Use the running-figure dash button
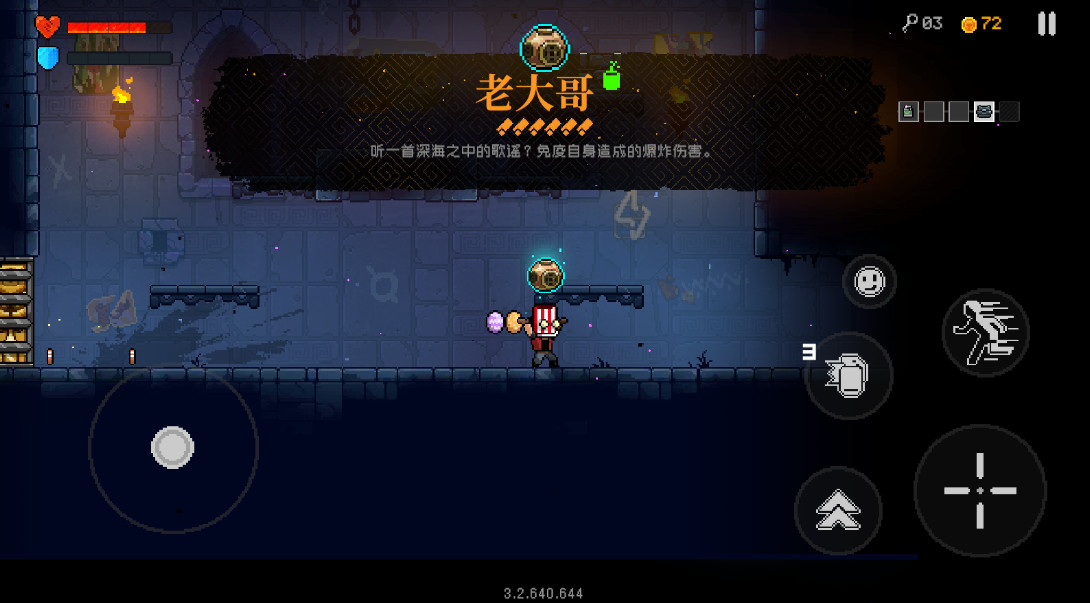 point(985,332)
